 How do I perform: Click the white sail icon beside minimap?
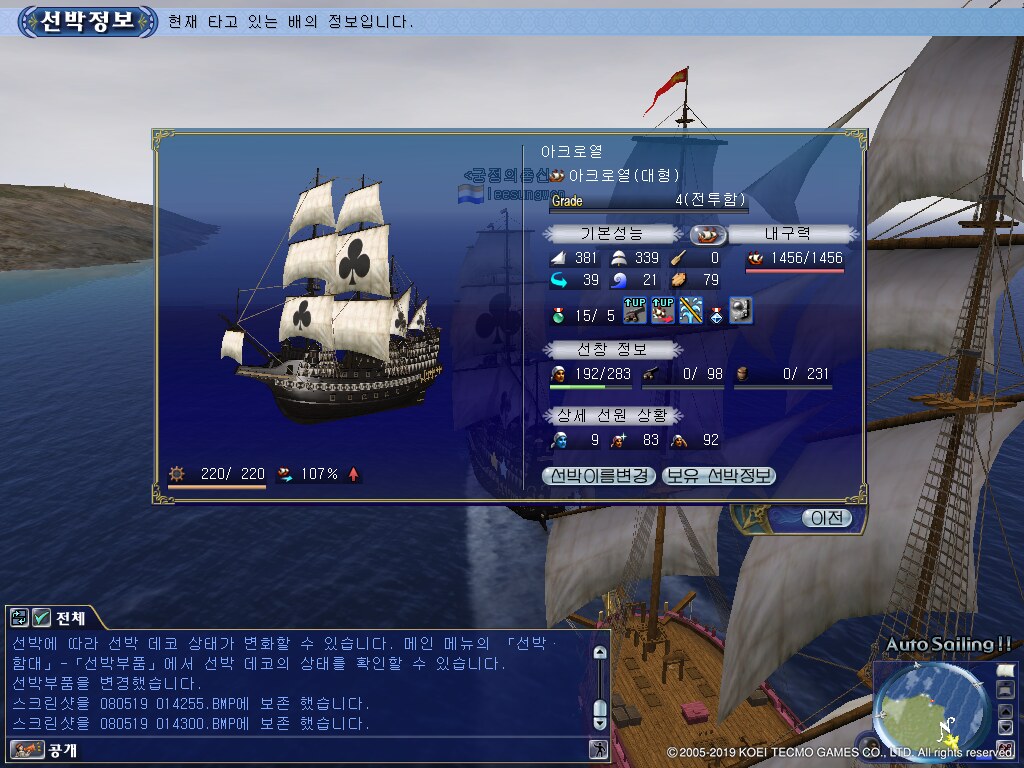pyautogui.click(x=1005, y=670)
